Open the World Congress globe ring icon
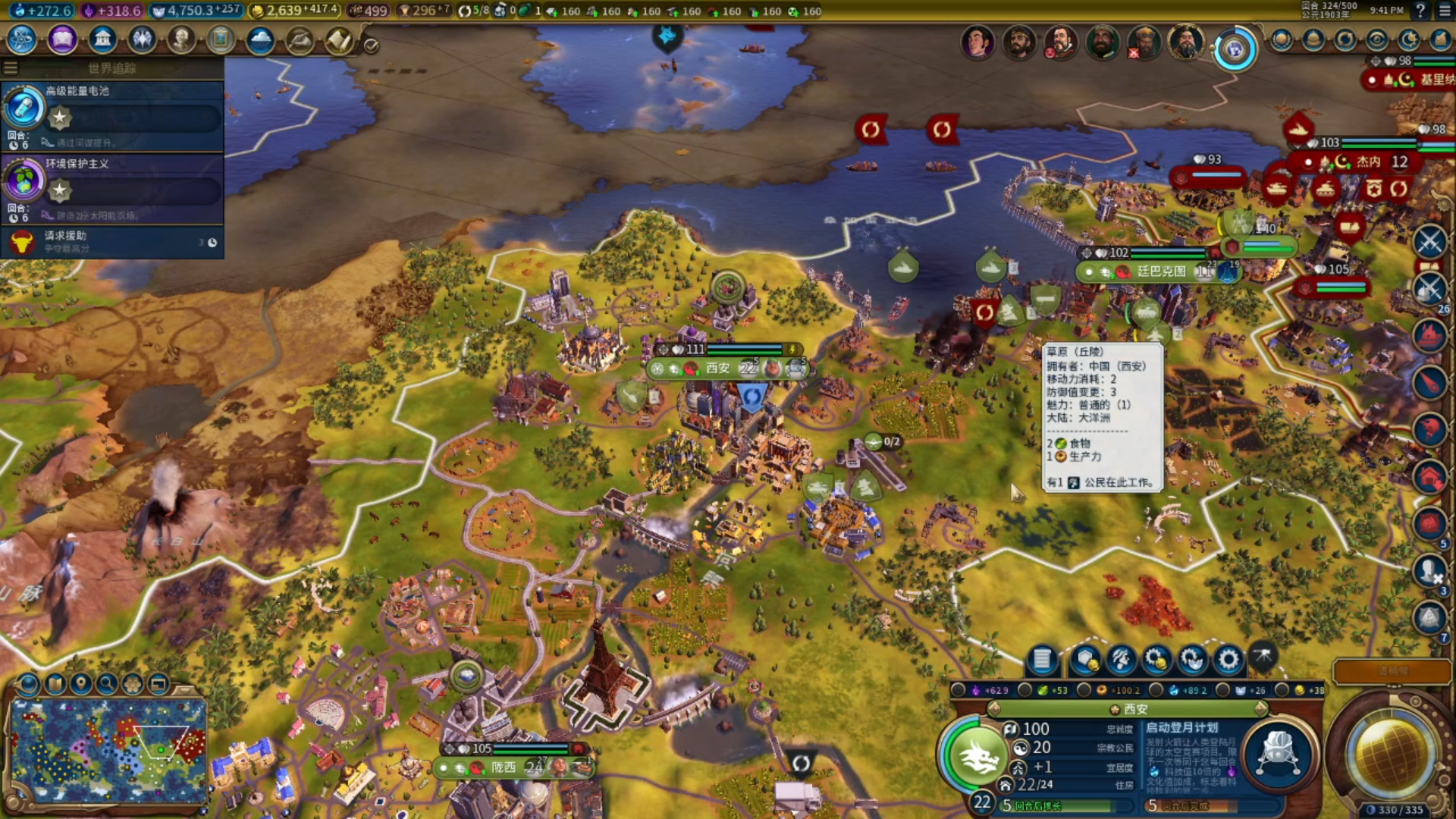This screenshot has height=819, width=1456. coord(1235,50)
